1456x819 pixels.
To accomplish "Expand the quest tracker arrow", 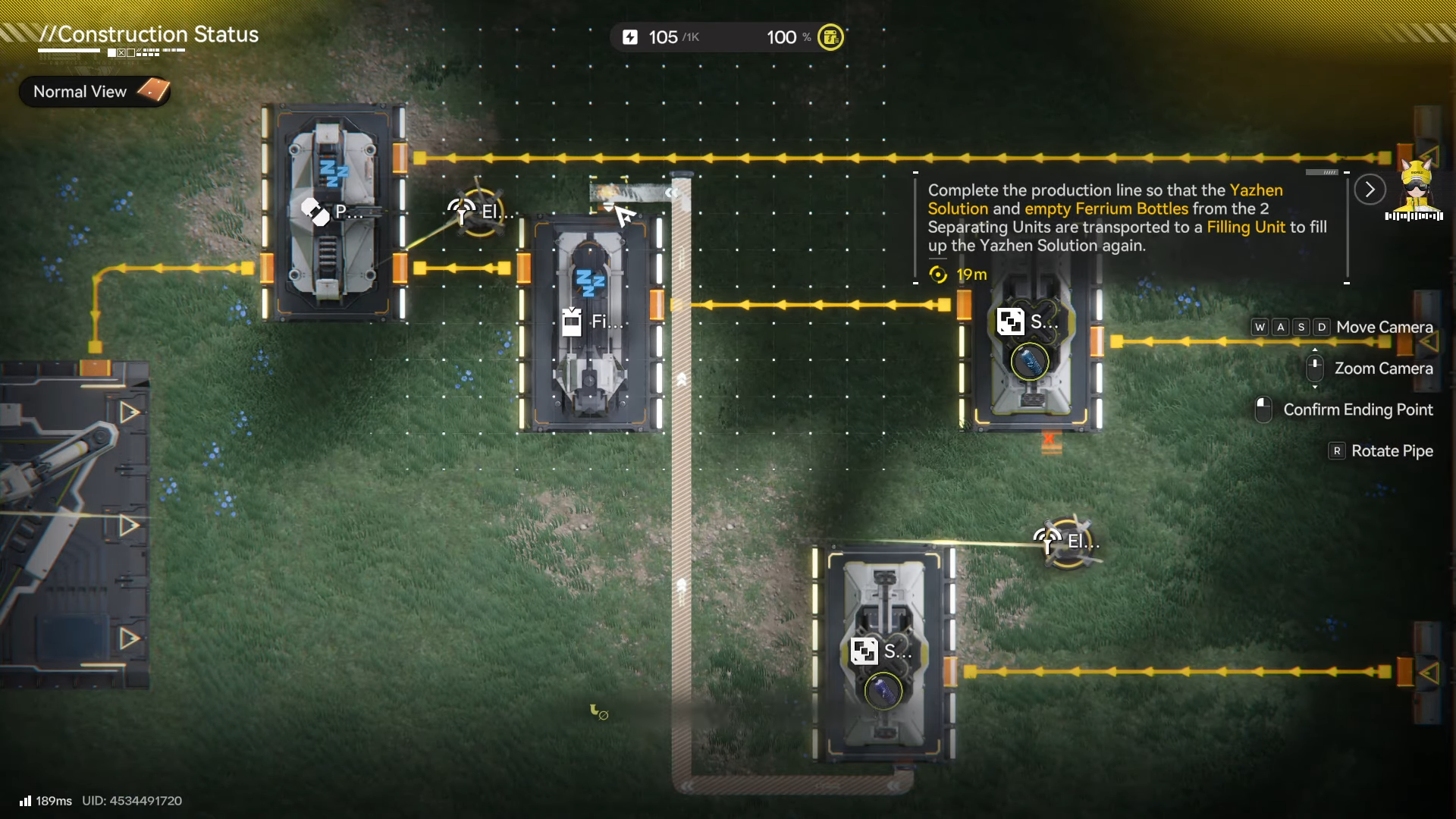I will [x=1370, y=190].
